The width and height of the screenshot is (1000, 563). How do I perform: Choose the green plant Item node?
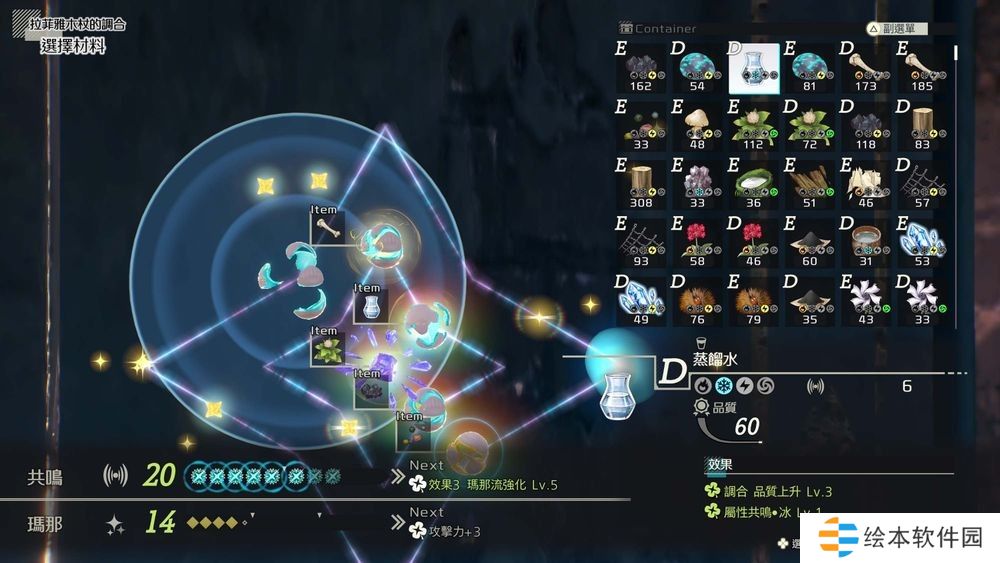[327, 348]
